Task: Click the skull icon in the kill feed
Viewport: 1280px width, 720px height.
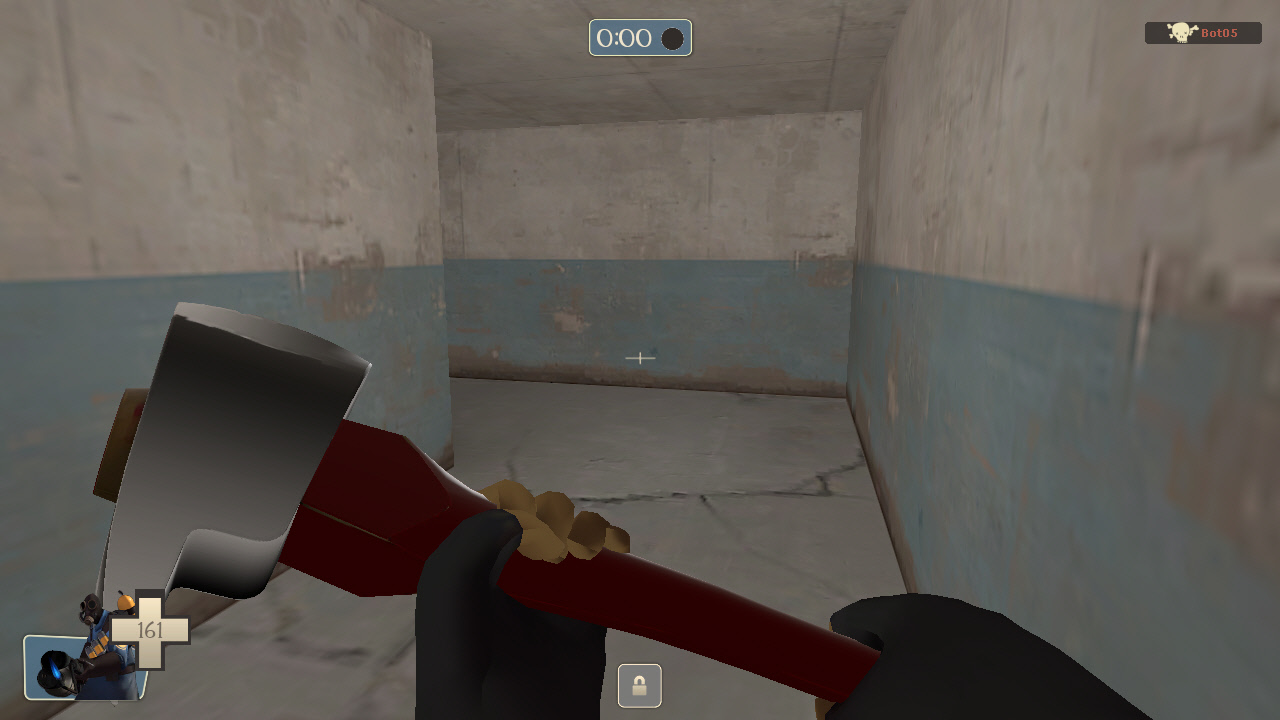Action: pyautogui.click(x=1180, y=32)
